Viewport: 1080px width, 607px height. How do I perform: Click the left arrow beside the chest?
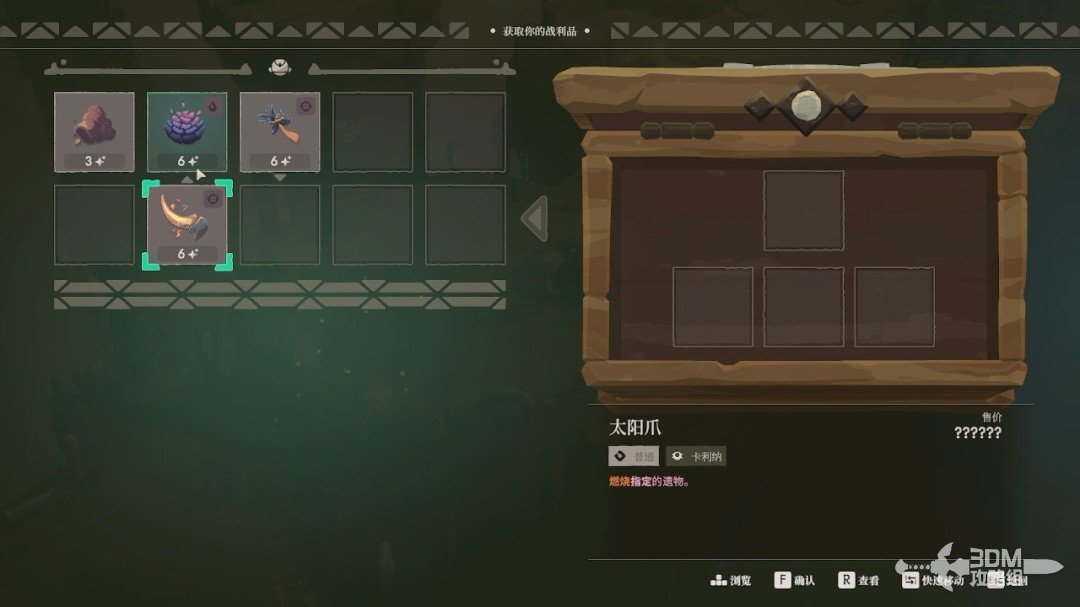coord(535,218)
